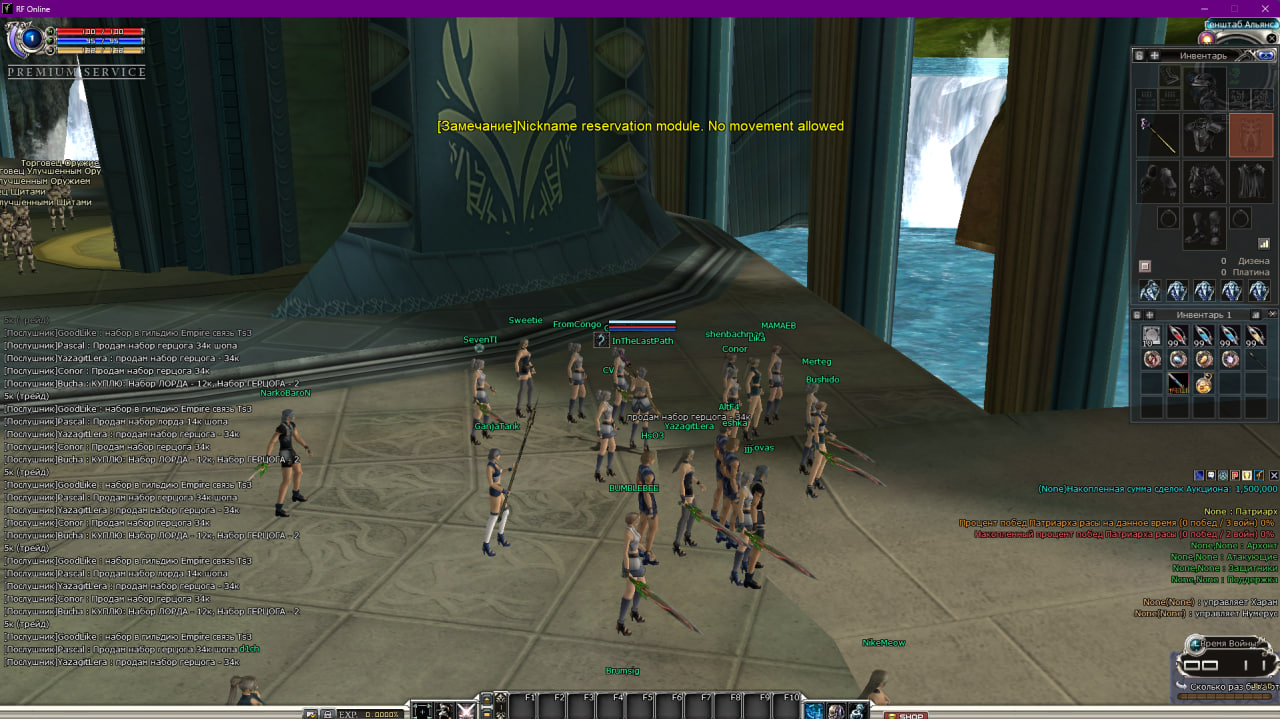This screenshot has height=719, width=1280.
Task: Select the boots equipment slot
Action: 1204,228
